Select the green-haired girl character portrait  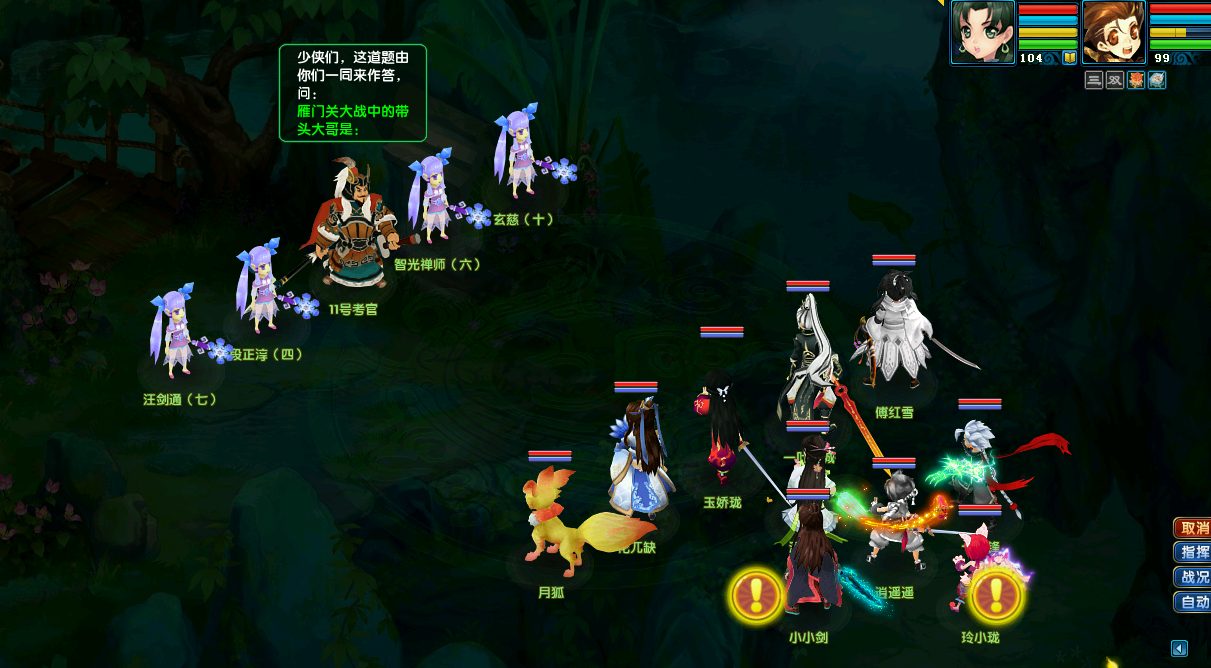coord(982,32)
